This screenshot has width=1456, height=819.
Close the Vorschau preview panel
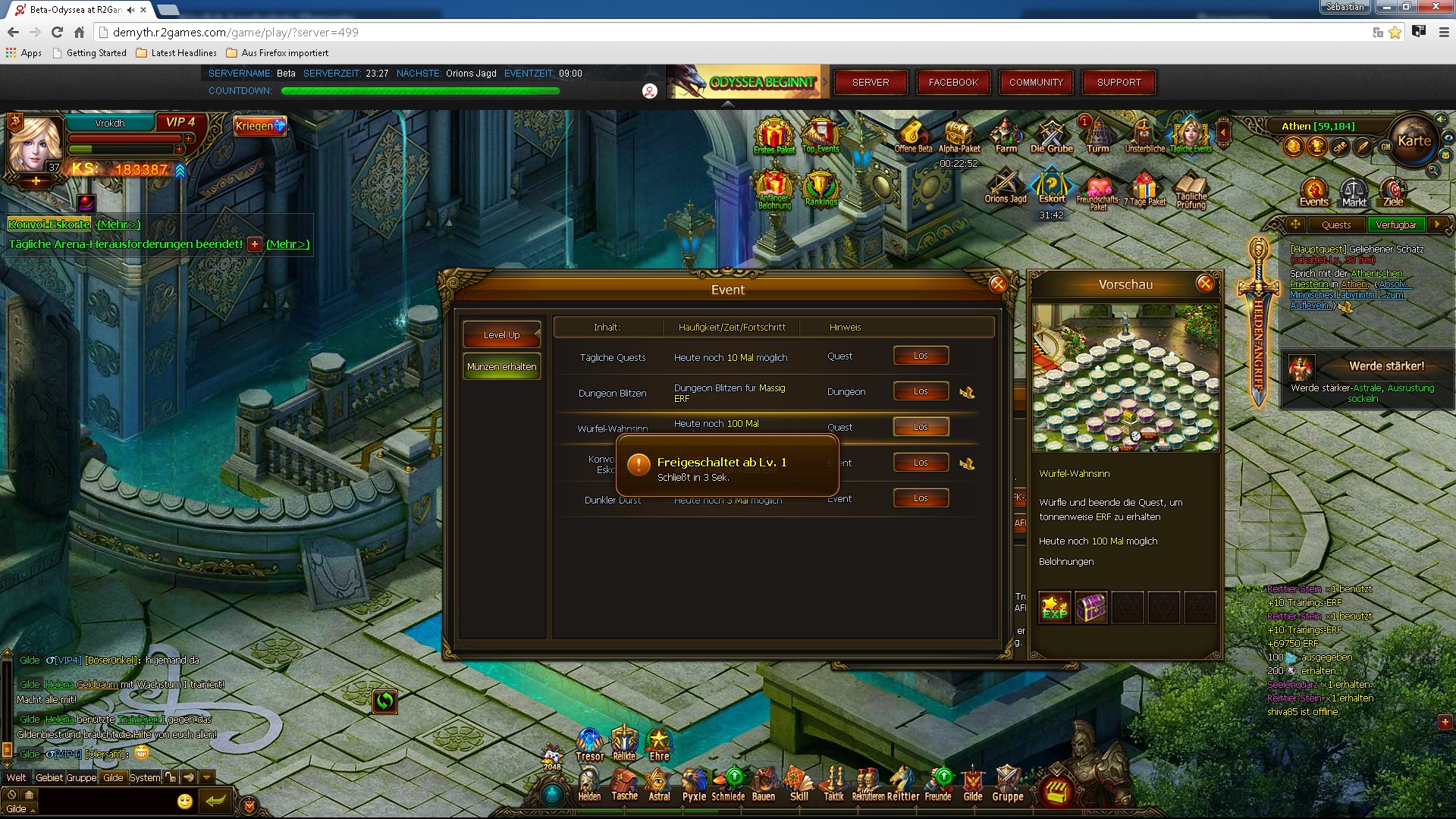click(x=1204, y=284)
